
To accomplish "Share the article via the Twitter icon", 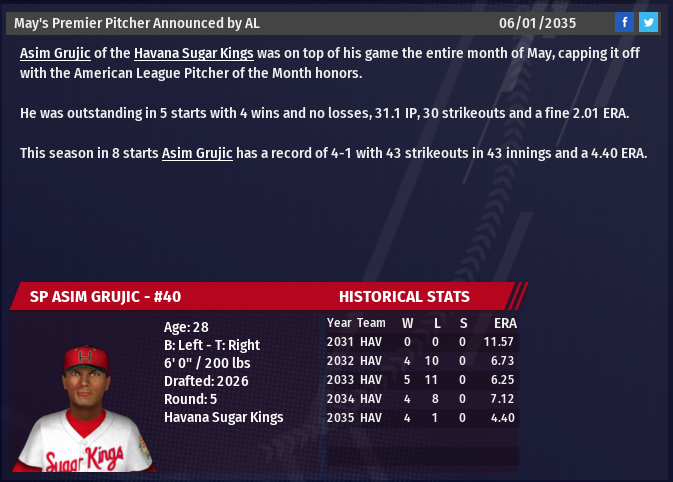I will pos(648,22).
